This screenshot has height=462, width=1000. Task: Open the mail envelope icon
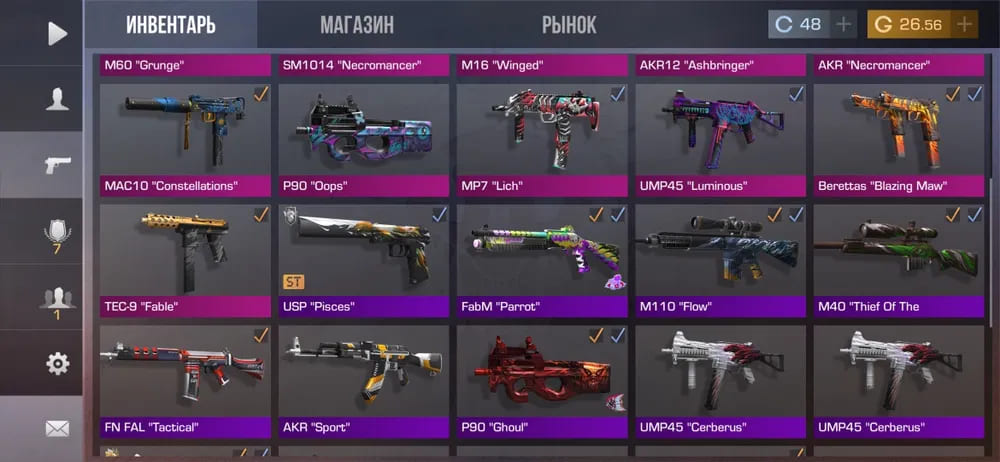pyautogui.click(x=57, y=428)
